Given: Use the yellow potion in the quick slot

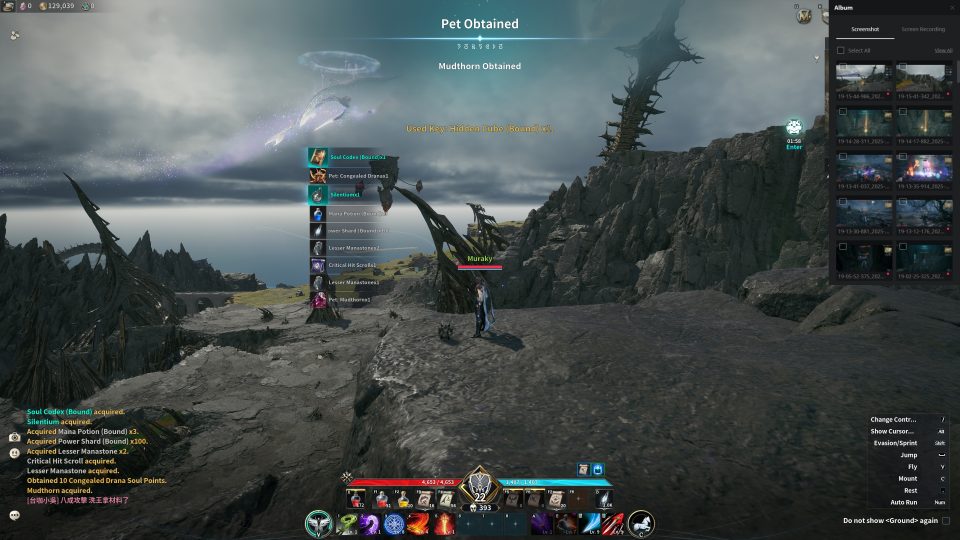Looking at the screenshot, I should pos(402,498).
